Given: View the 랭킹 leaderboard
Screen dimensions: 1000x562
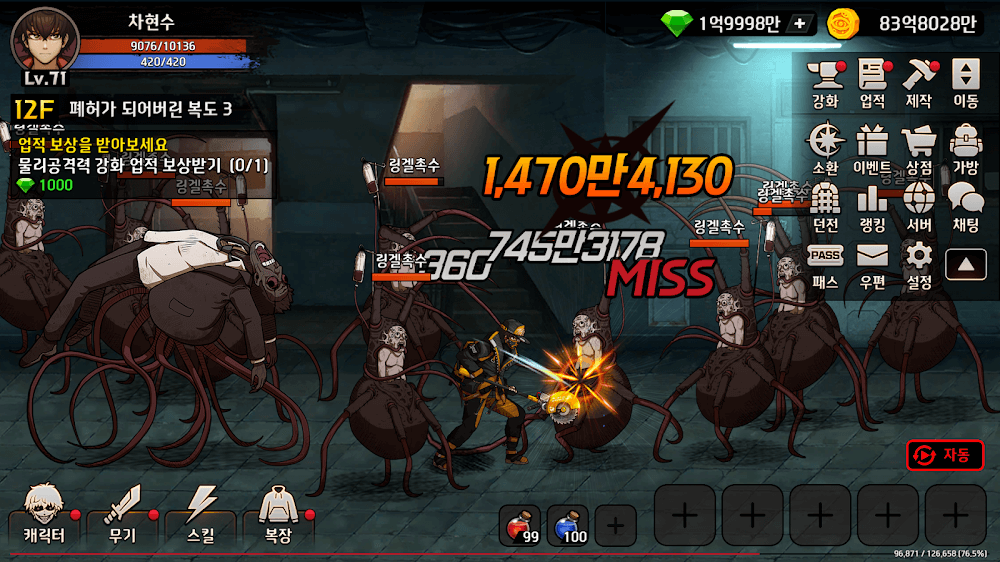Looking at the screenshot, I should (x=872, y=206).
